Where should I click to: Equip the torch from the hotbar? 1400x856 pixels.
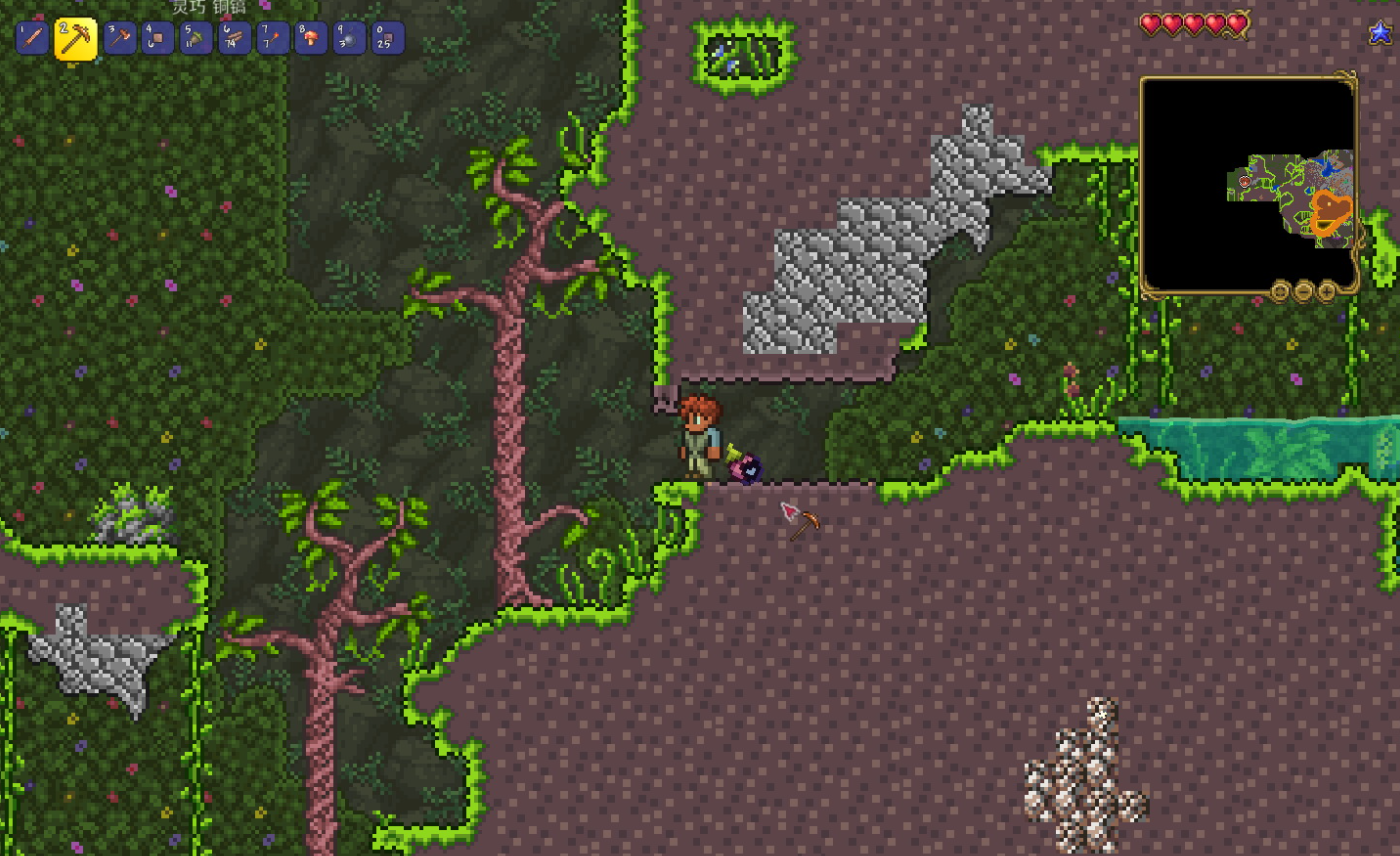coord(272,38)
